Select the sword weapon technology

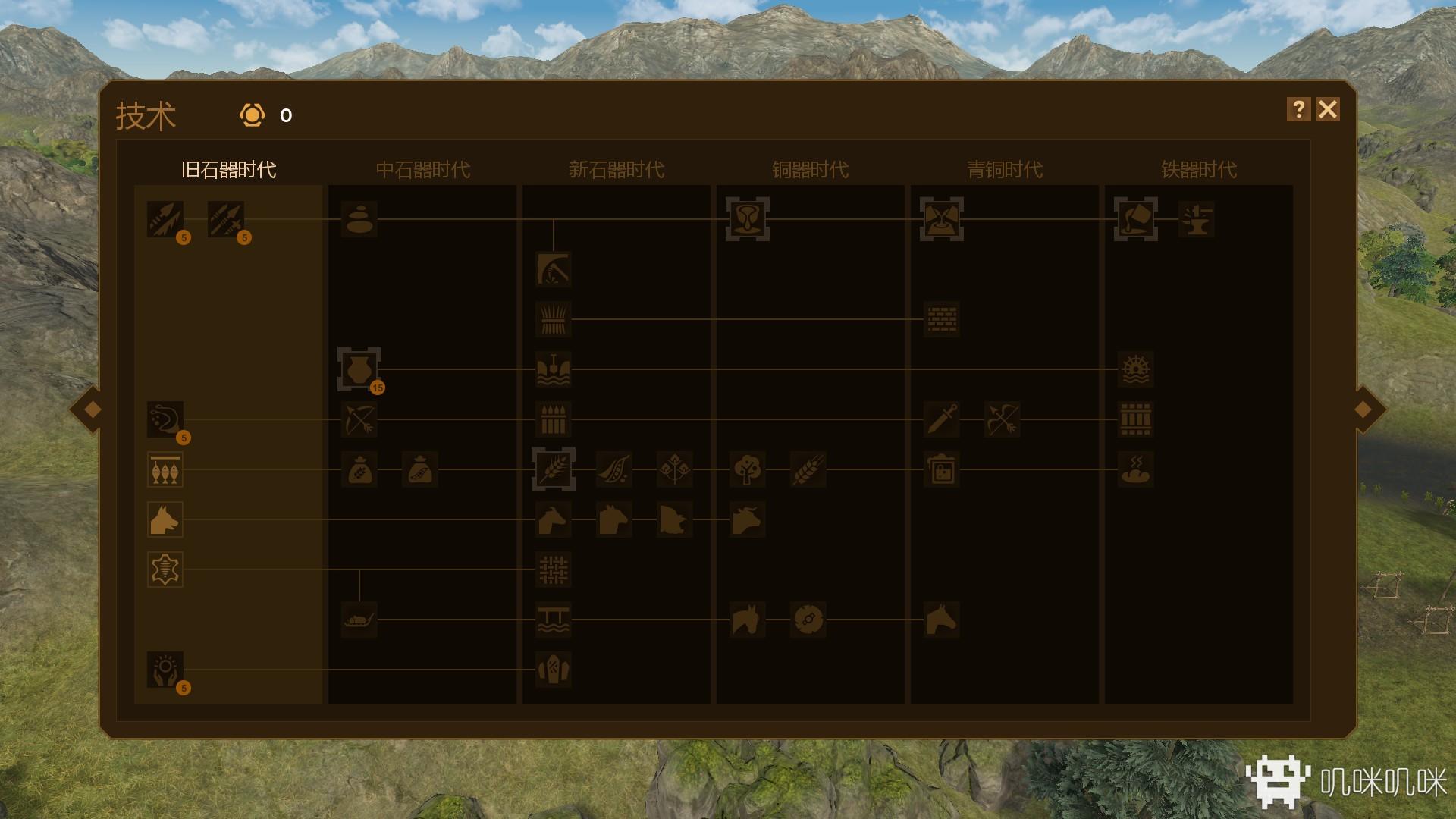click(941, 419)
